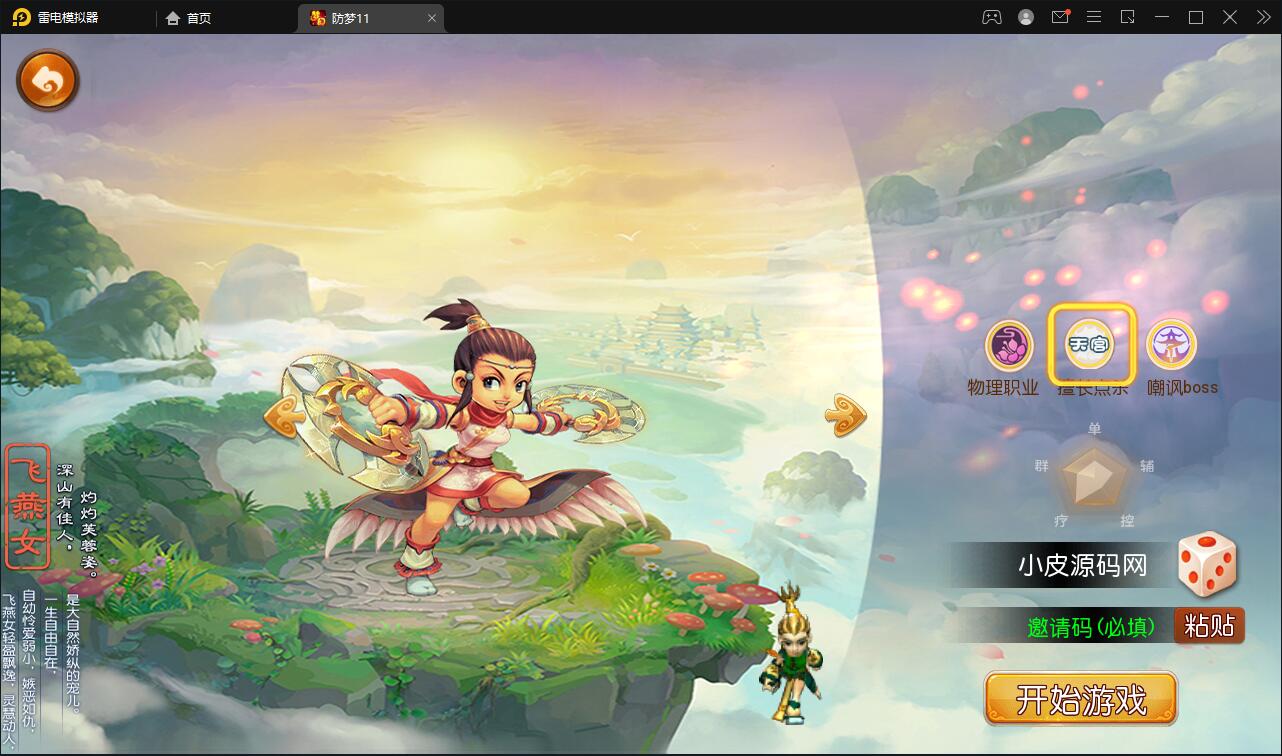1282x756 pixels.
Task: Click the right arrow to view next character
Action: coord(843,413)
